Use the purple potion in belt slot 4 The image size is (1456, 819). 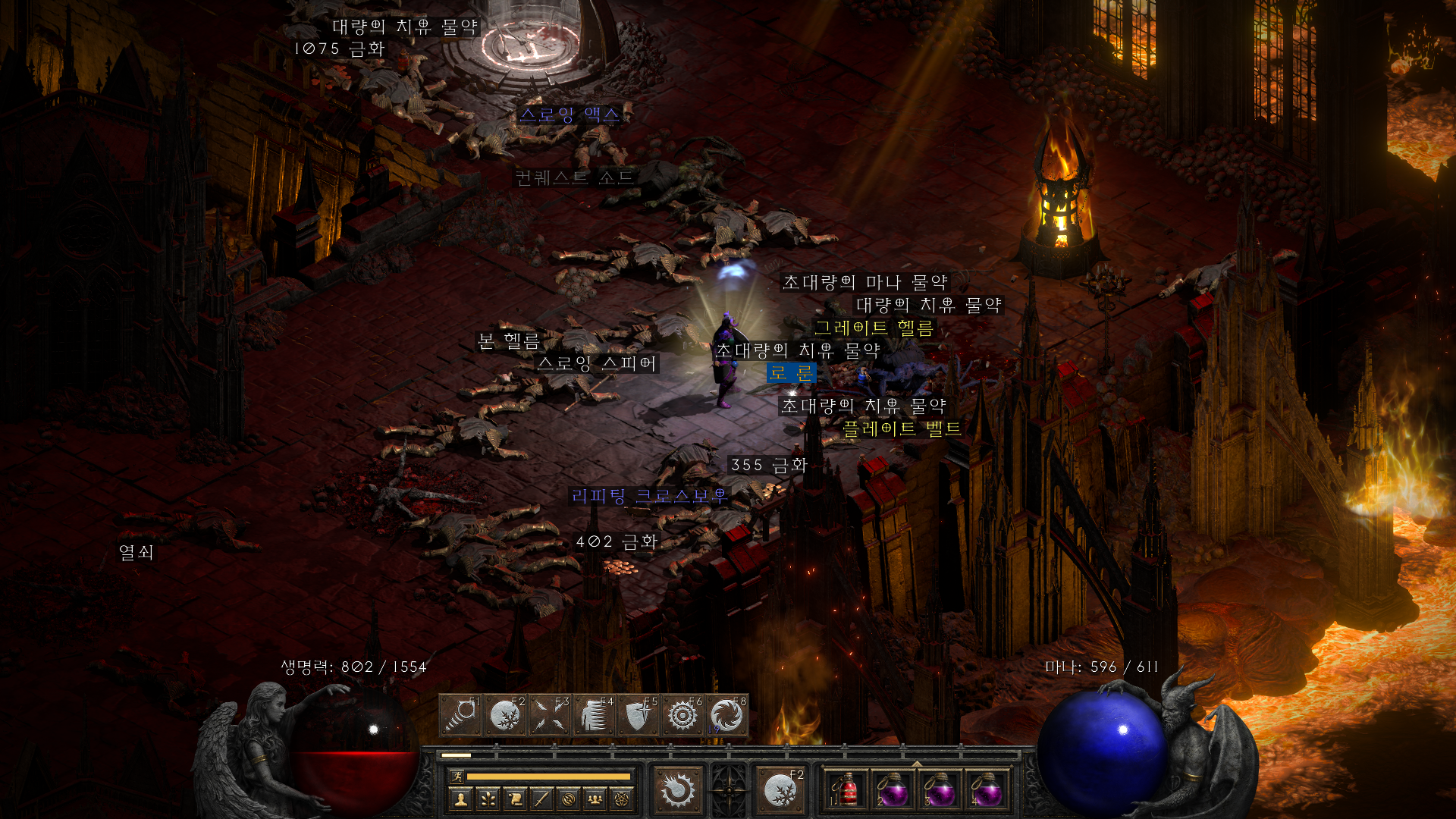[x=986, y=790]
